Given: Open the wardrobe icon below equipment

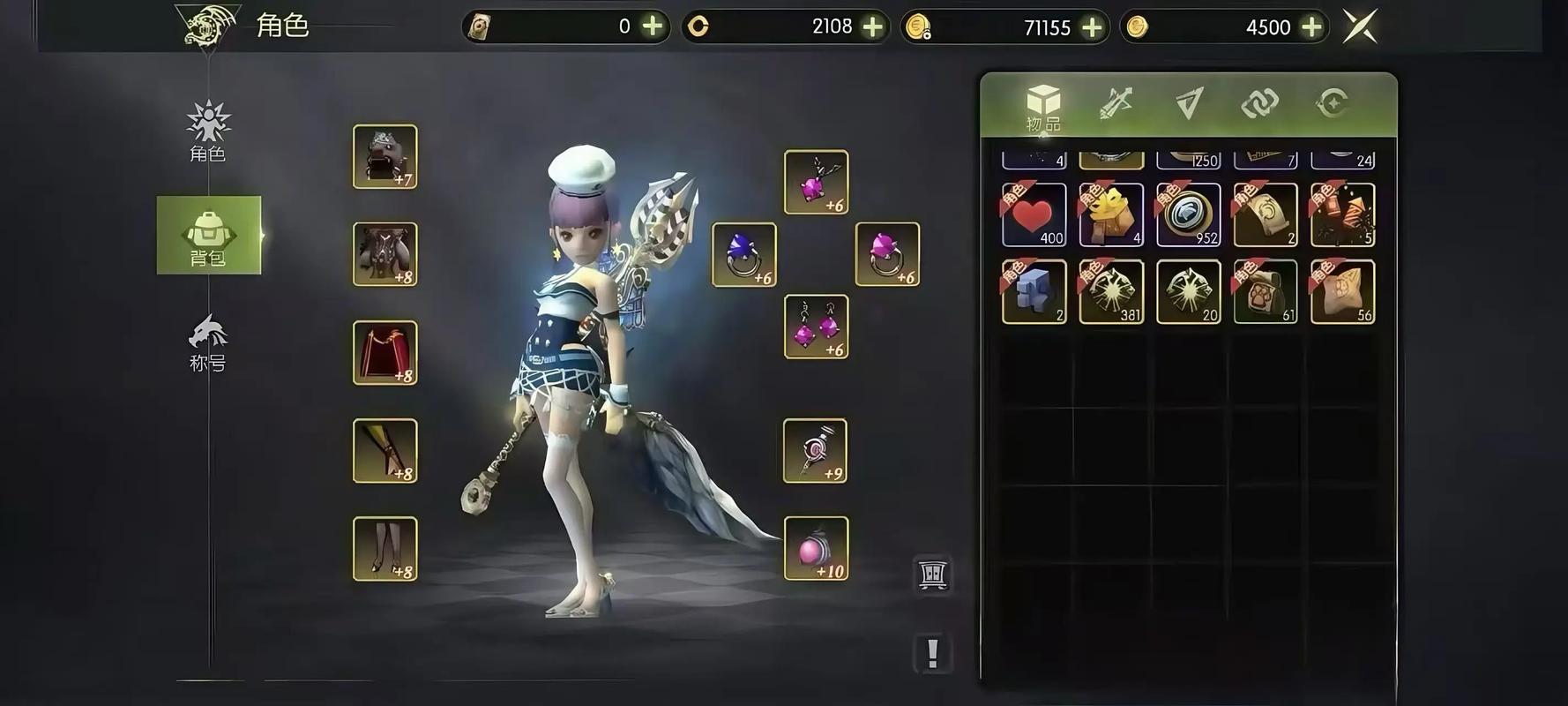Looking at the screenshot, I should (933, 575).
